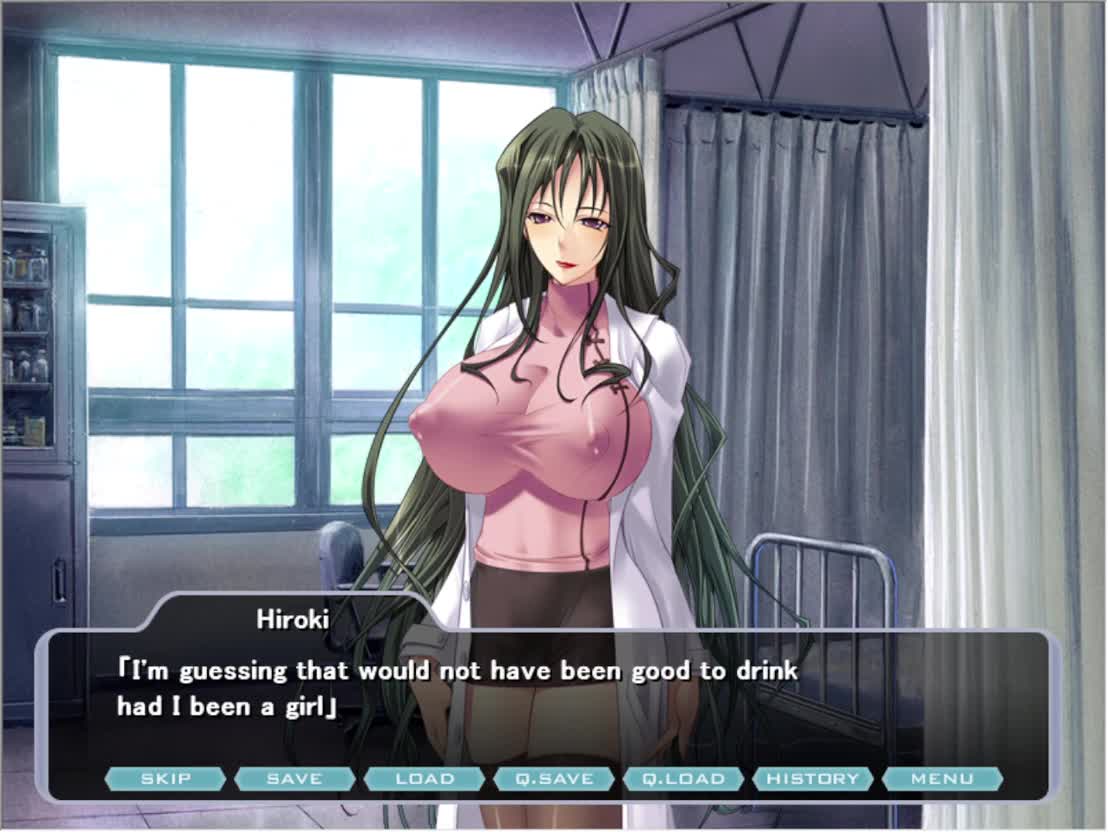Activate the Q.LOAD quick load button
The image size is (1108, 832).
[683, 779]
